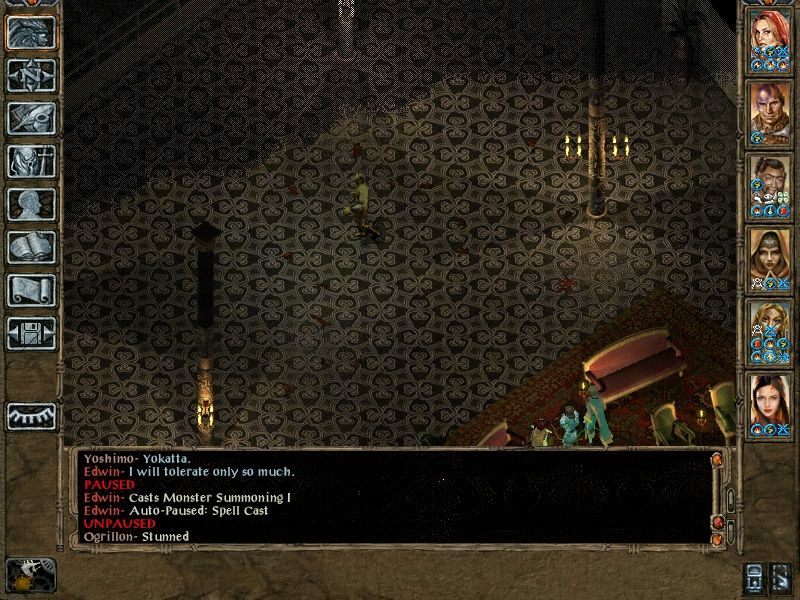Click the red gem beside the message log
Screen dimensions: 800x600
(716, 524)
